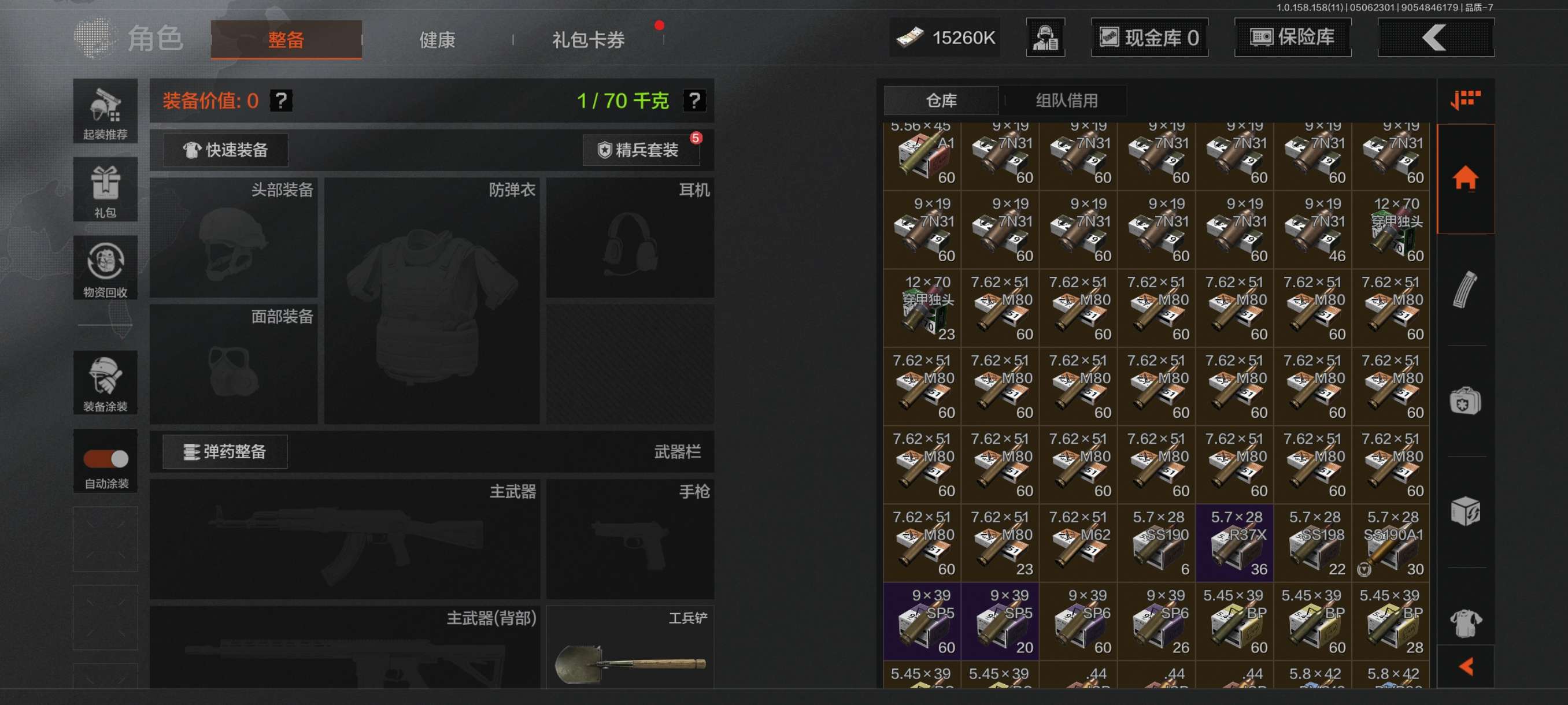Open the 保险库 vault

click(x=1292, y=38)
